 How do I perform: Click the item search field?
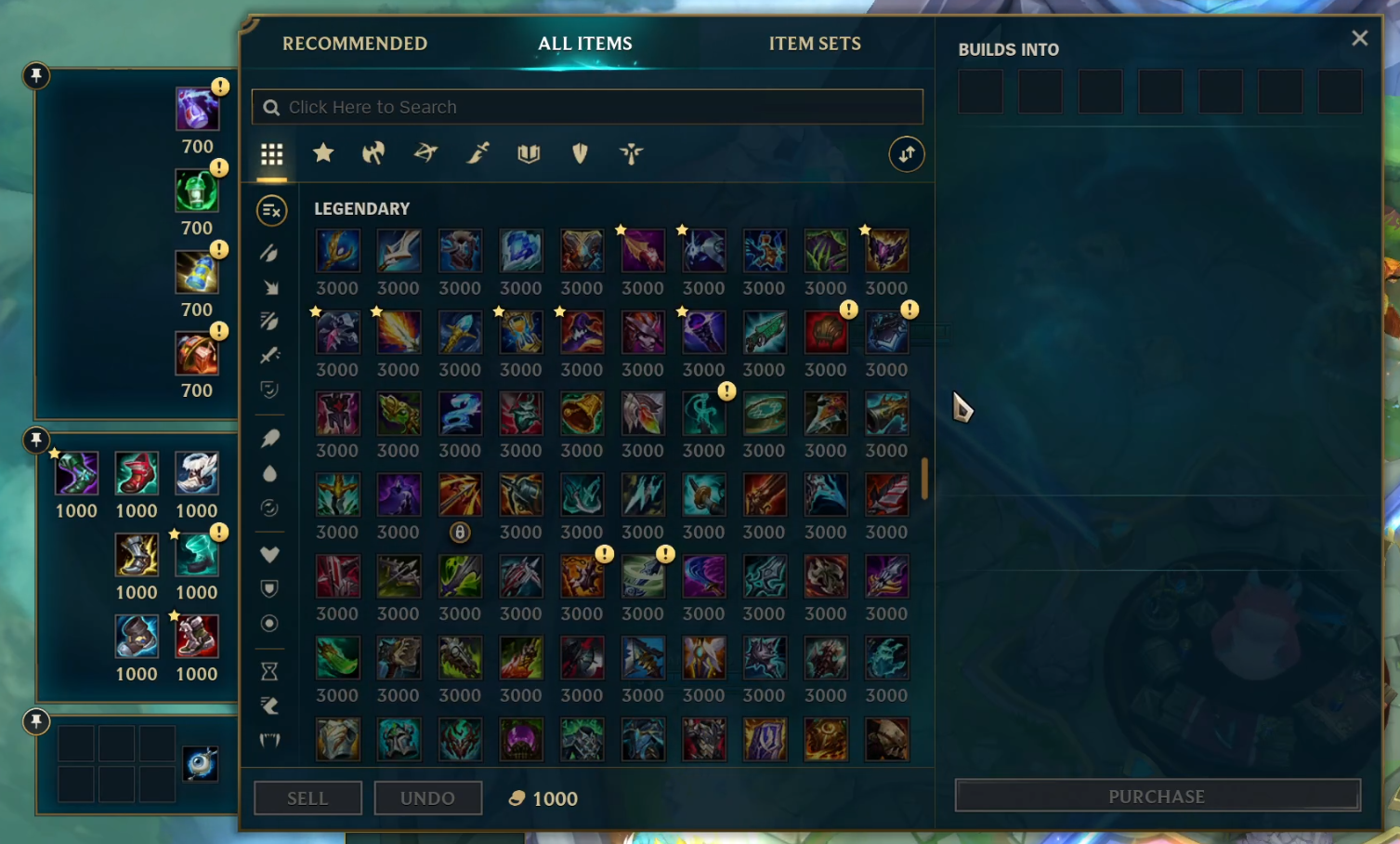click(x=586, y=106)
